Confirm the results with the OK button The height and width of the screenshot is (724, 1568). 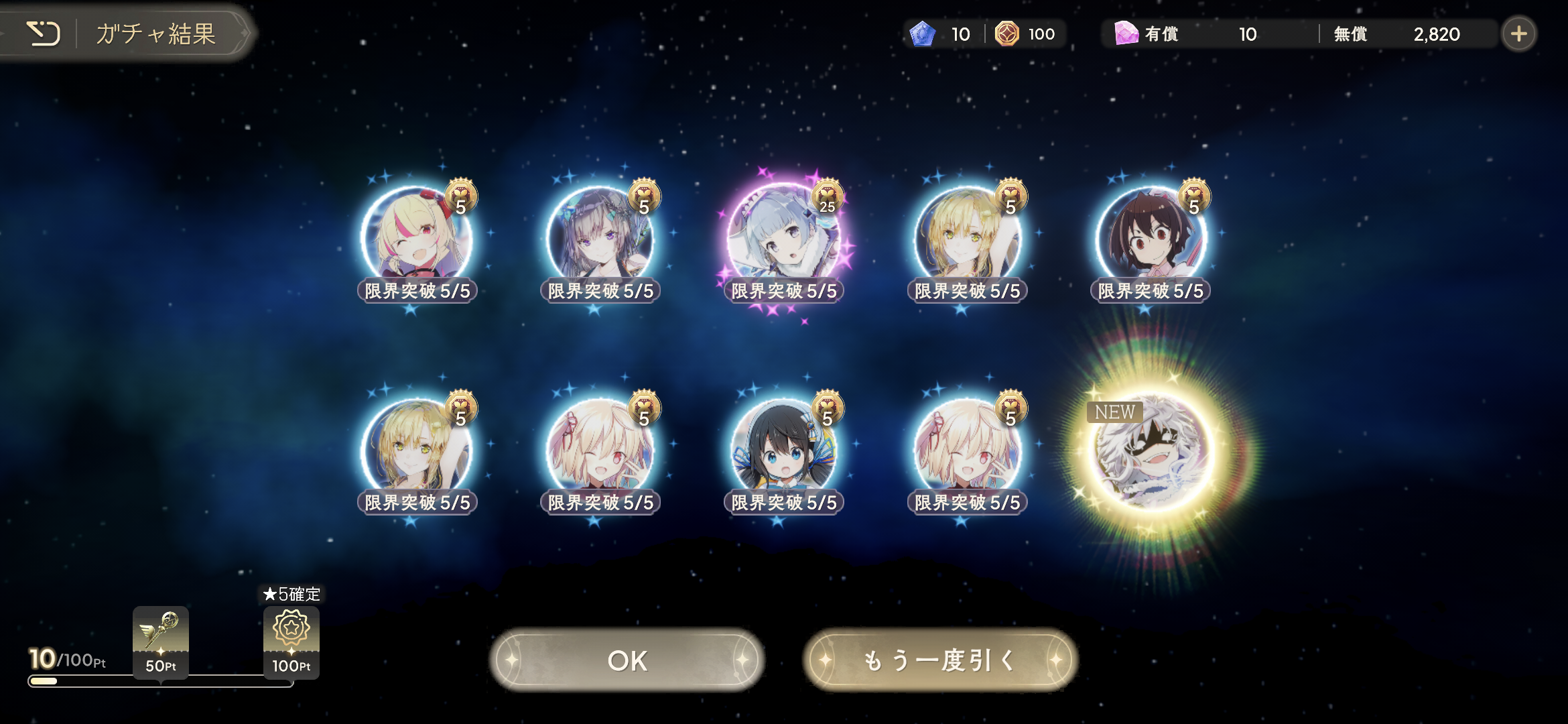point(627,660)
